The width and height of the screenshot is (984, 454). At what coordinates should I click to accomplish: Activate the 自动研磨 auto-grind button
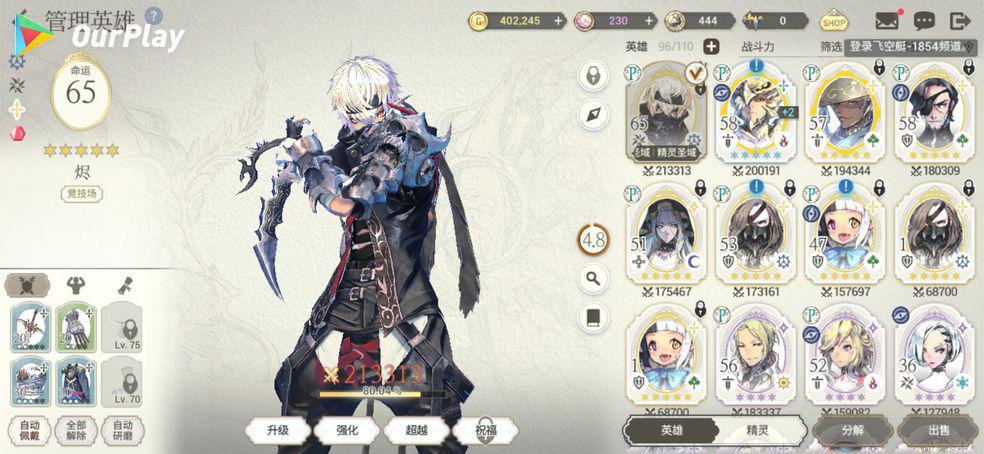[121, 431]
